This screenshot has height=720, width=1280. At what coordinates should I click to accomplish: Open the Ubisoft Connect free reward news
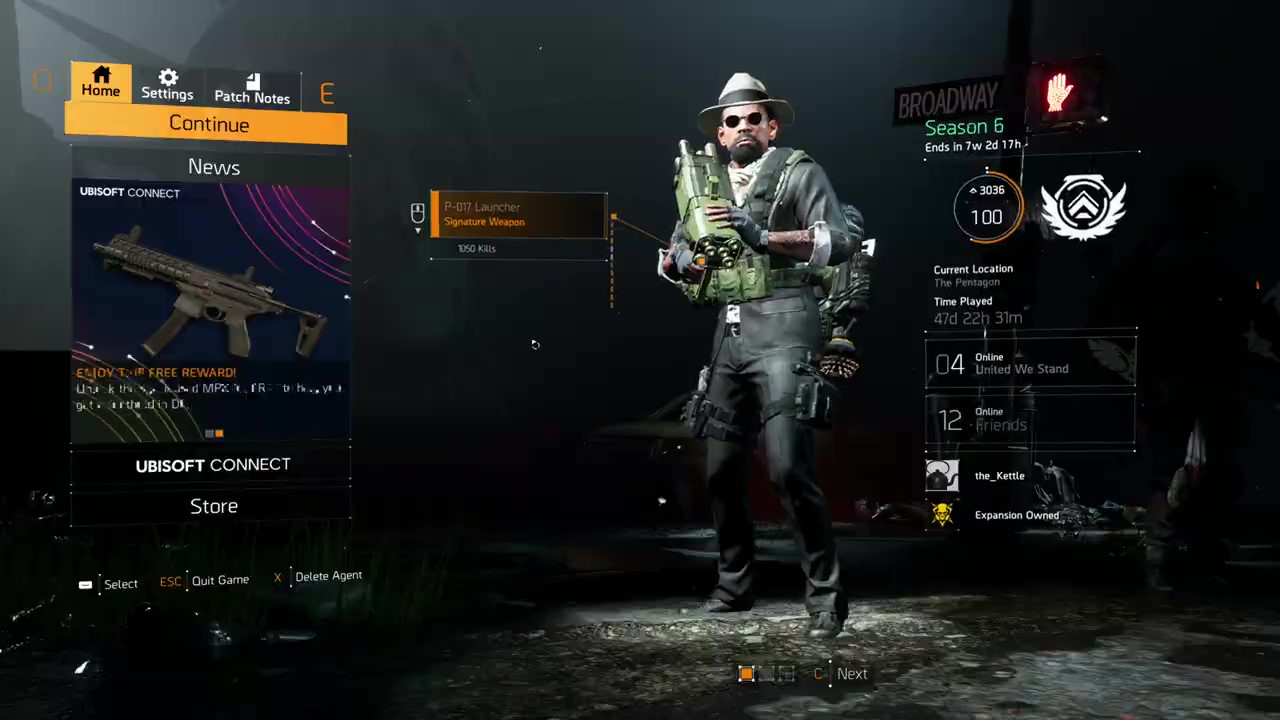tap(210, 310)
